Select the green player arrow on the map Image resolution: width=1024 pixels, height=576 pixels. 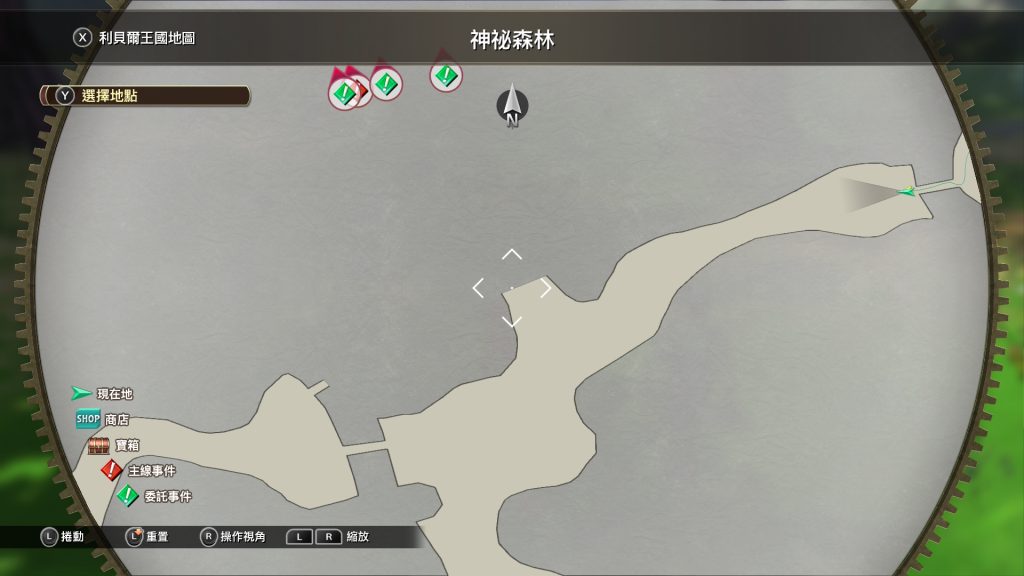click(x=907, y=191)
